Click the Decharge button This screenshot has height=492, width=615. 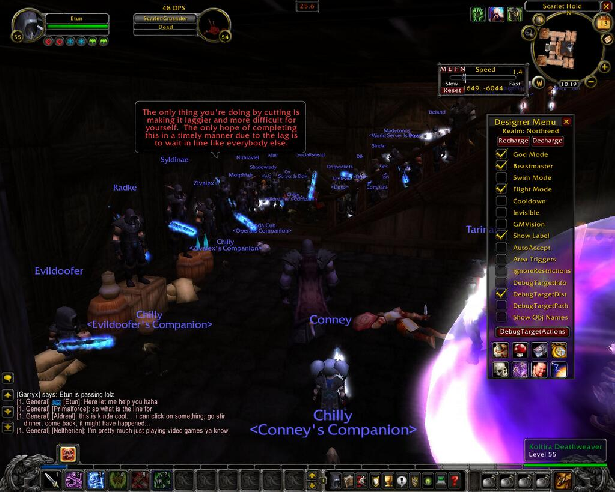coord(547,141)
